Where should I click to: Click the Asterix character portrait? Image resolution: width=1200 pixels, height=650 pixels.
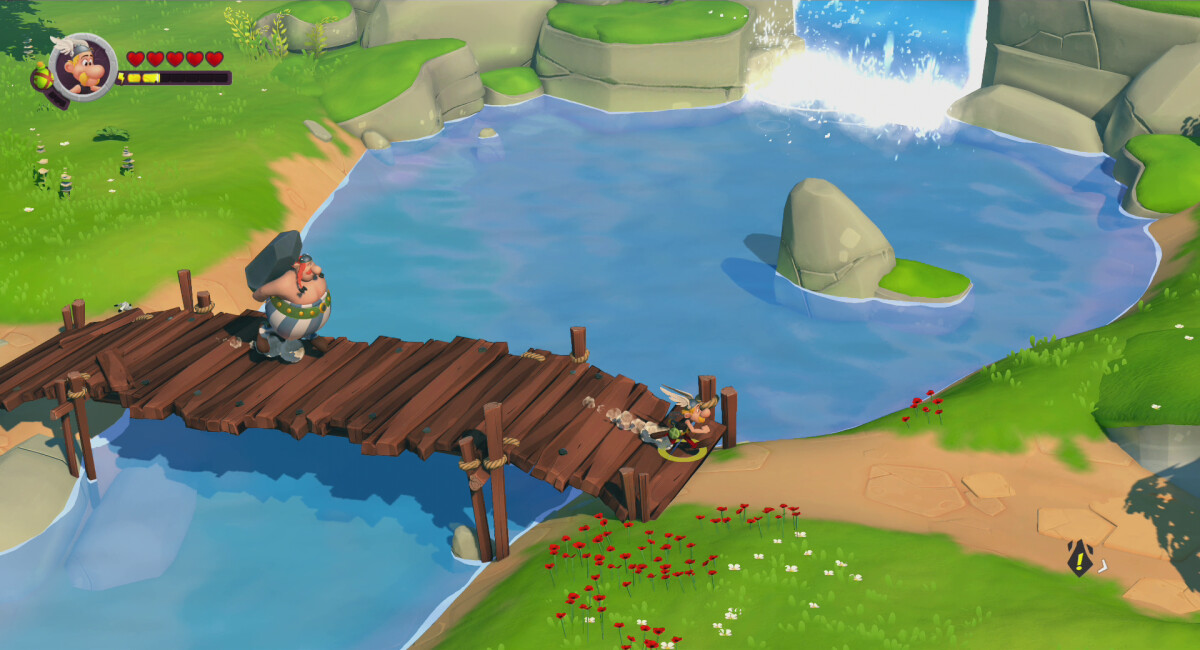pyautogui.click(x=82, y=67)
